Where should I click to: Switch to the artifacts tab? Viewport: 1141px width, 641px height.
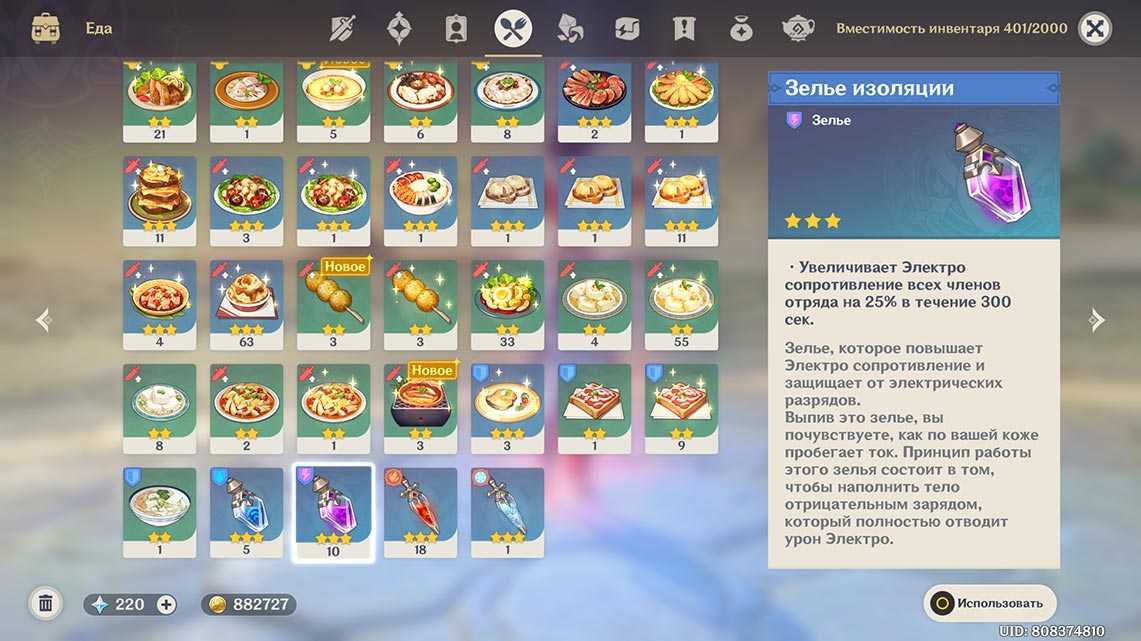[401, 29]
